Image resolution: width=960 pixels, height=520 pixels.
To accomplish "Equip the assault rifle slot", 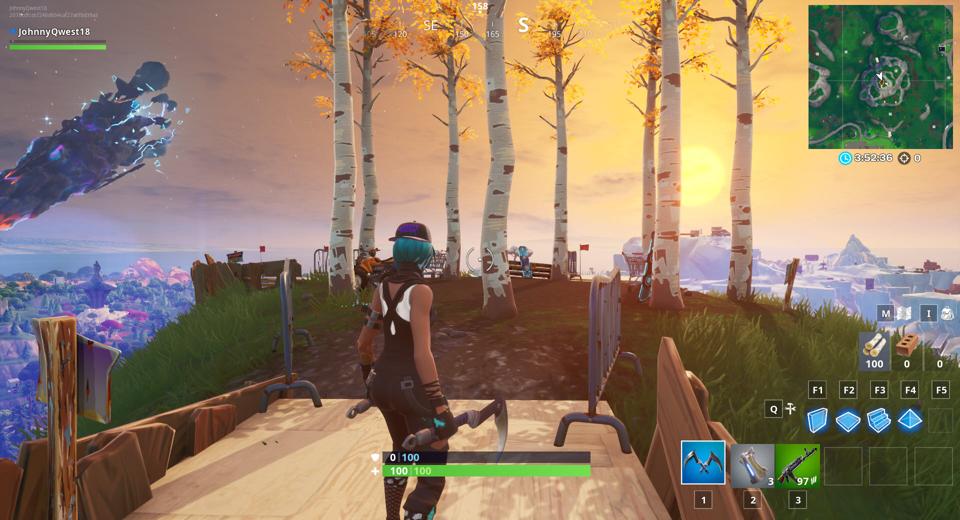I will 797,464.
